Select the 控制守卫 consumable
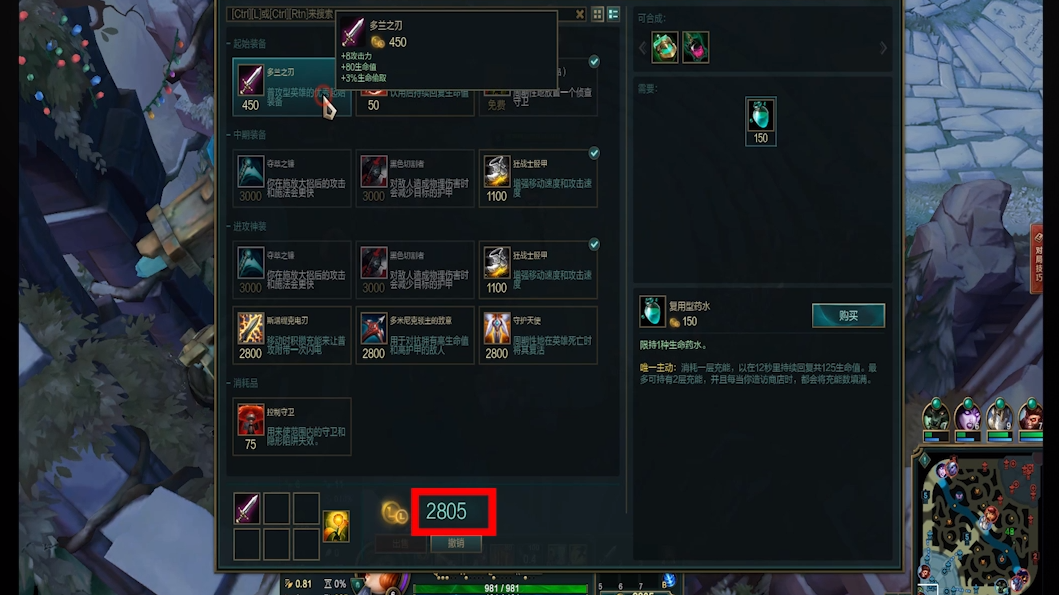The image size is (1059, 595). point(291,425)
